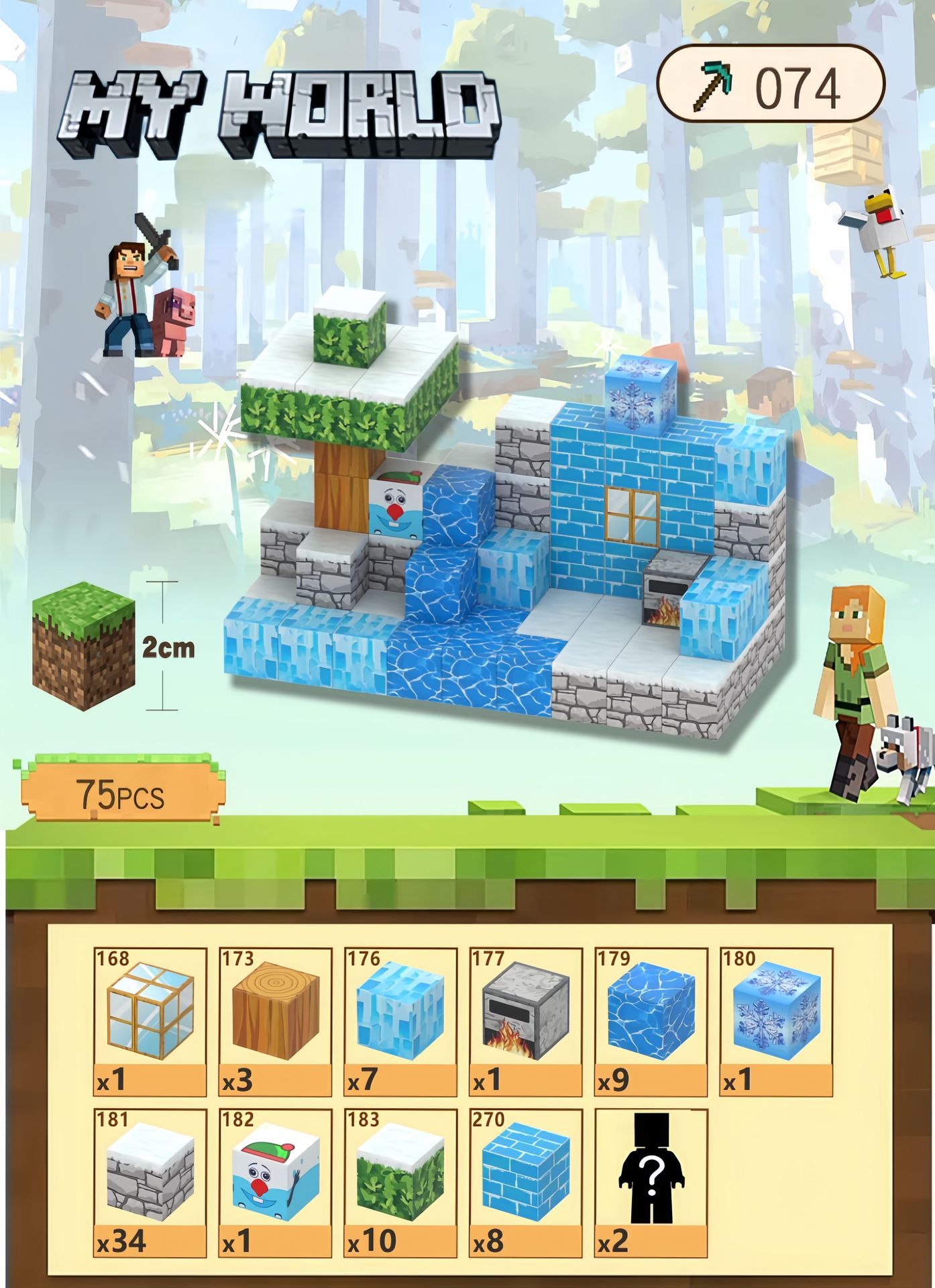The height and width of the screenshot is (1288, 935).
Task: Pick the snowman face block slot
Action: [x=275, y=1183]
